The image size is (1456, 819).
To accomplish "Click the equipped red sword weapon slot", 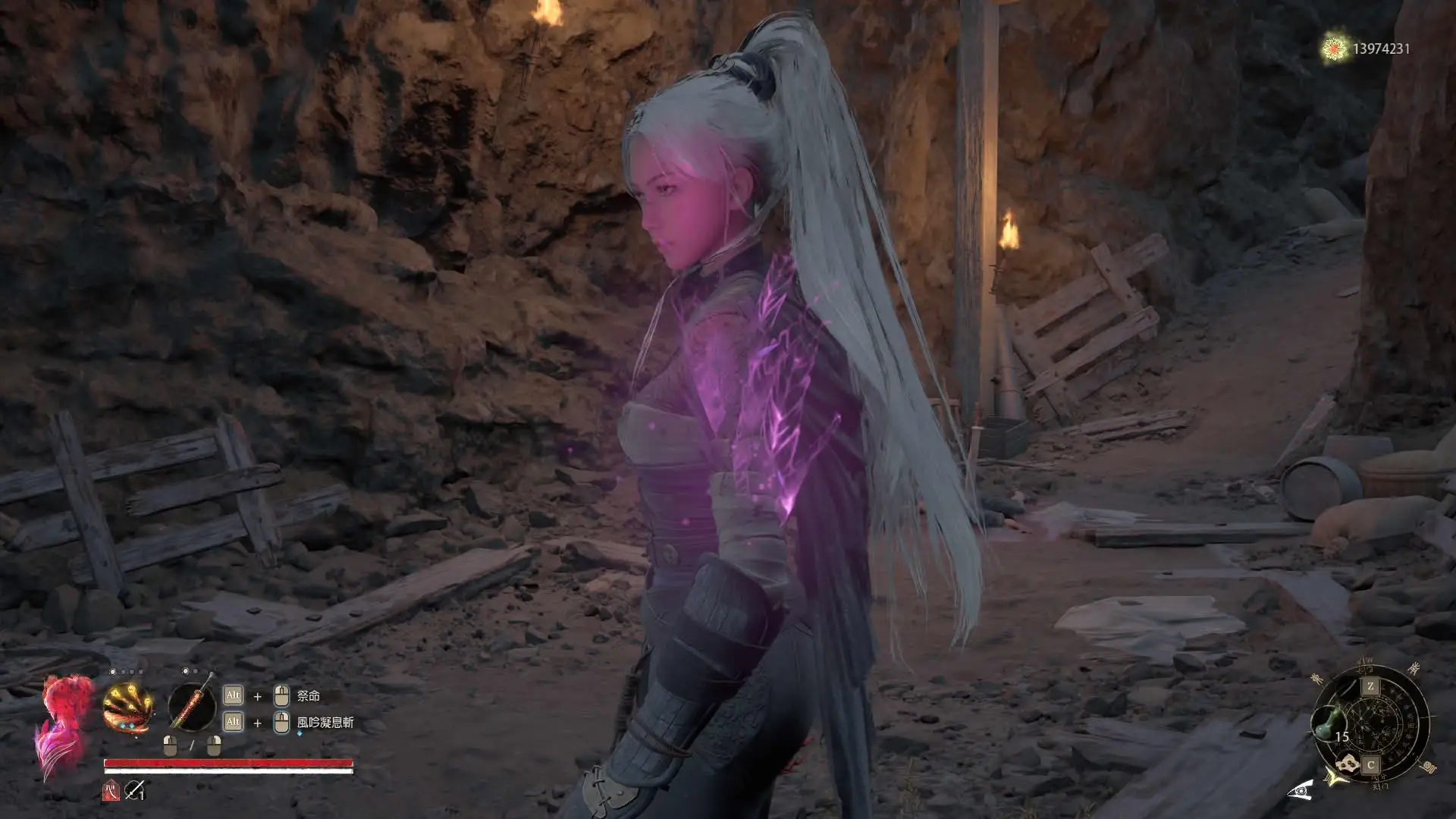I will (192, 705).
